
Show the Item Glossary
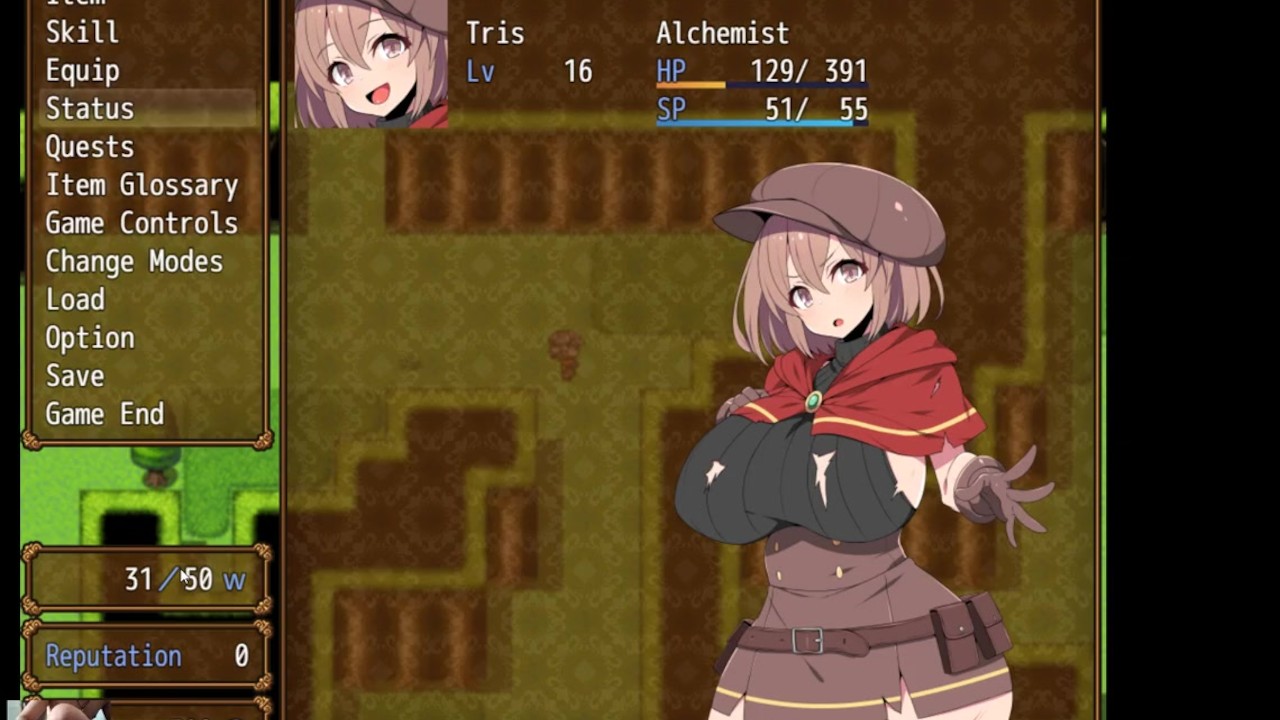[x=141, y=185]
